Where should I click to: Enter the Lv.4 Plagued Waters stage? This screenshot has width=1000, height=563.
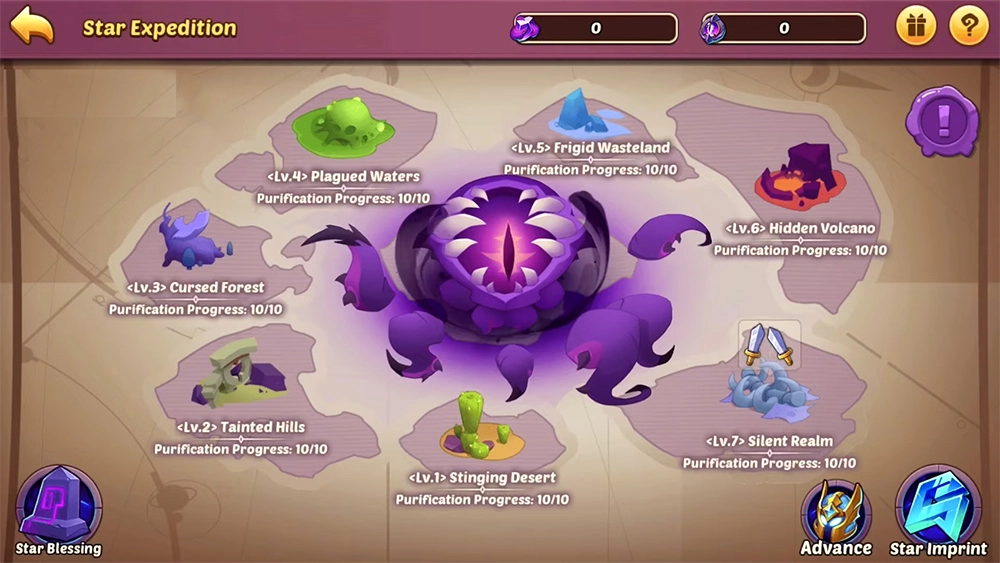point(344,128)
